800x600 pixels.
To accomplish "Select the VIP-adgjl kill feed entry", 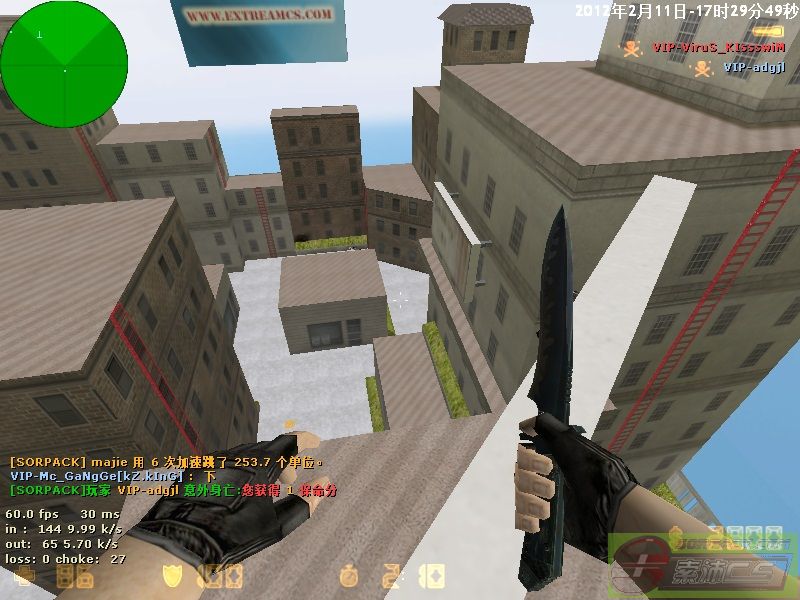I will pyautogui.click(x=753, y=68).
